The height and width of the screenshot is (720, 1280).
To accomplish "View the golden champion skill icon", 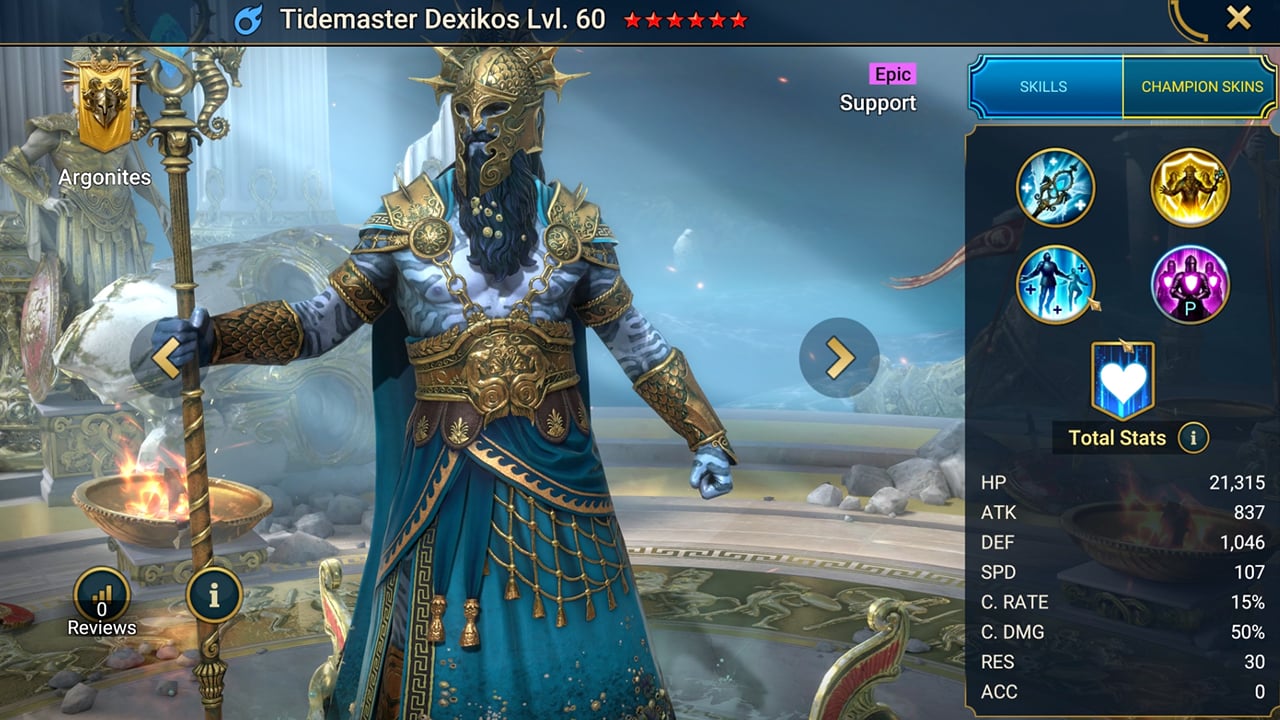I will pyautogui.click(x=1189, y=187).
